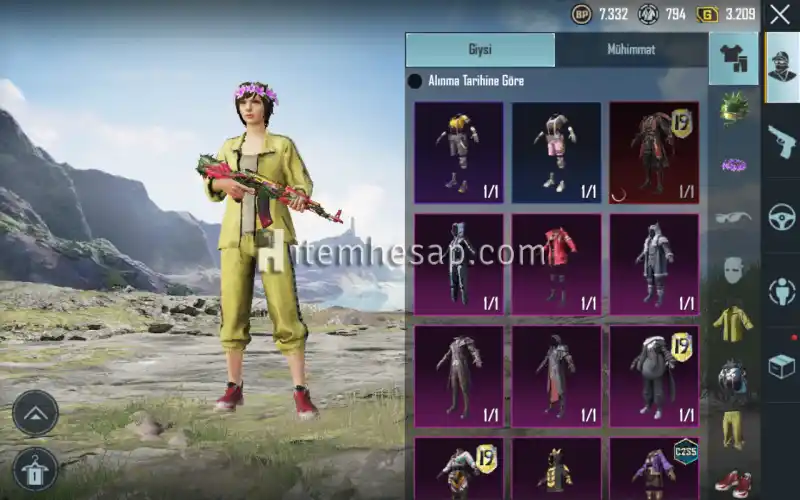Image resolution: width=800 pixels, height=500 pixels.
Task: Select the yellow-top outfit with grey pants
Action: pos(459,152)
